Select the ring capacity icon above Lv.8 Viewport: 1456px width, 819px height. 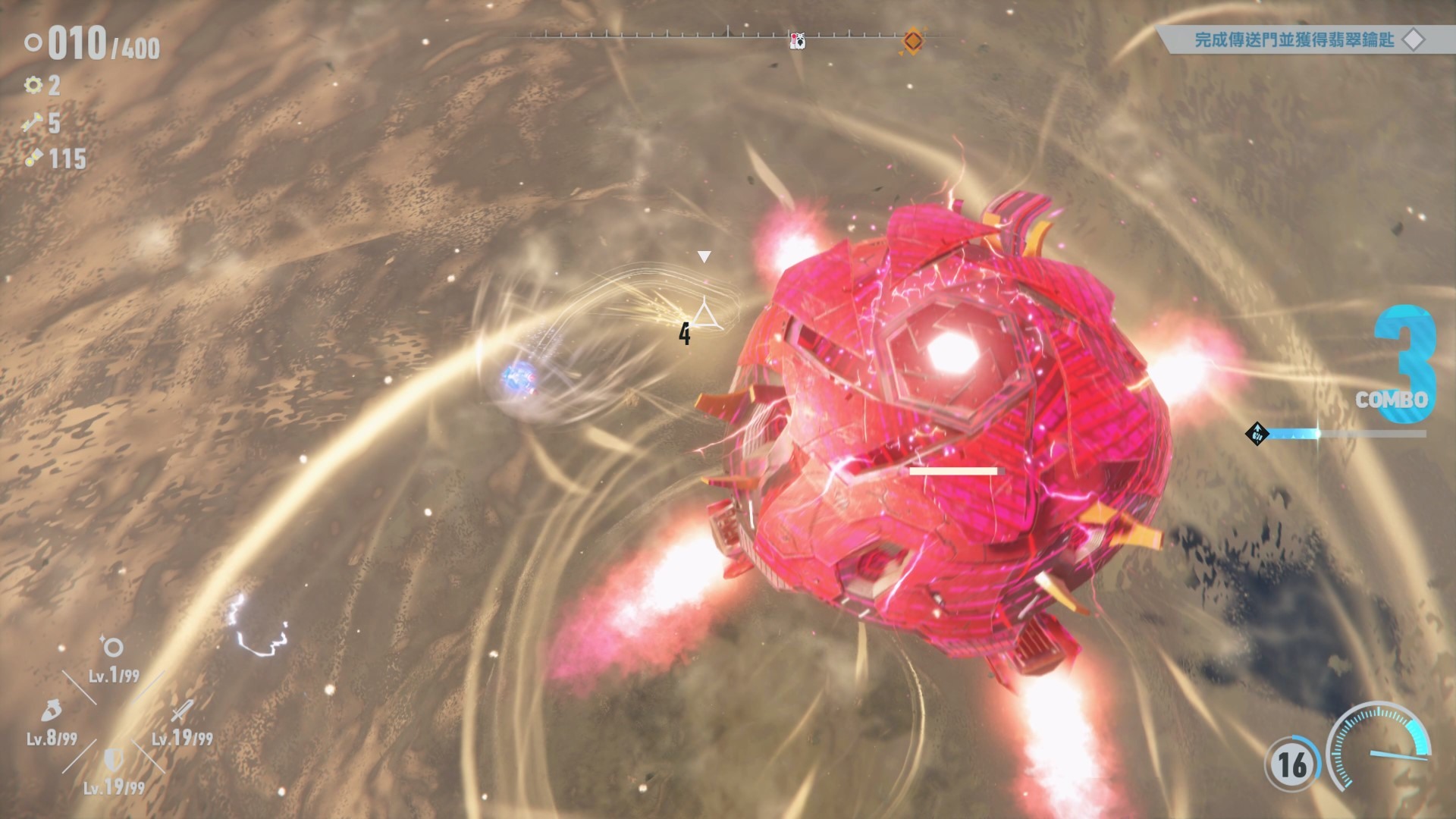[x=52, y=711]
